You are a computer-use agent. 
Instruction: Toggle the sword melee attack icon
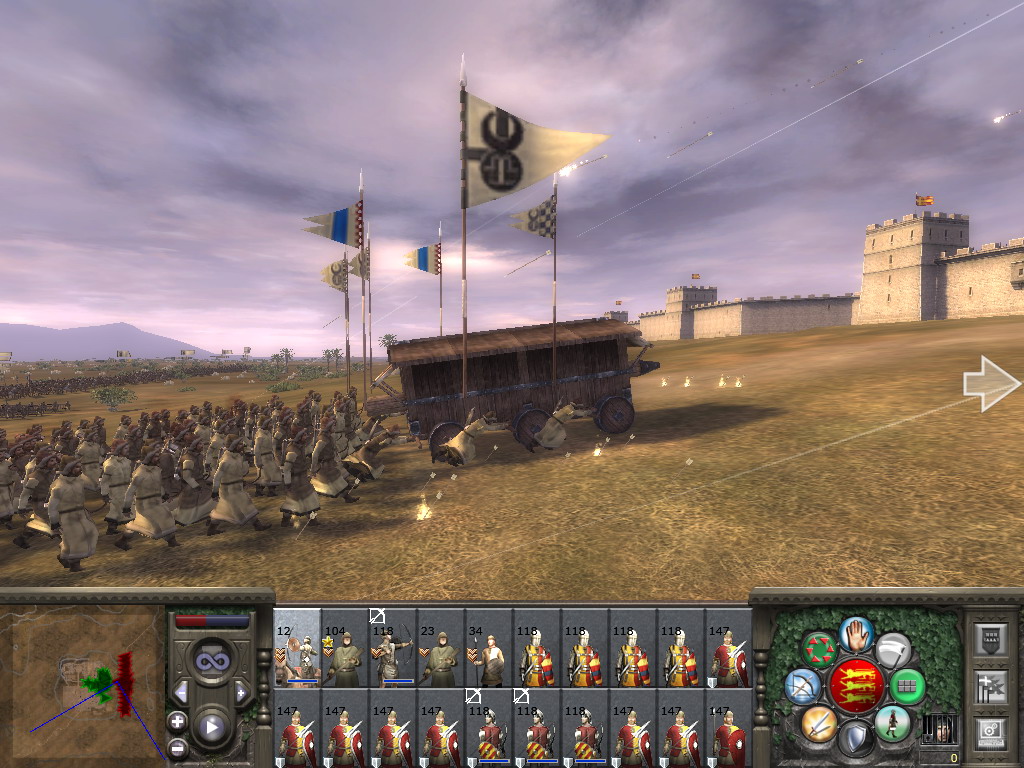click(x=819, y=723)
